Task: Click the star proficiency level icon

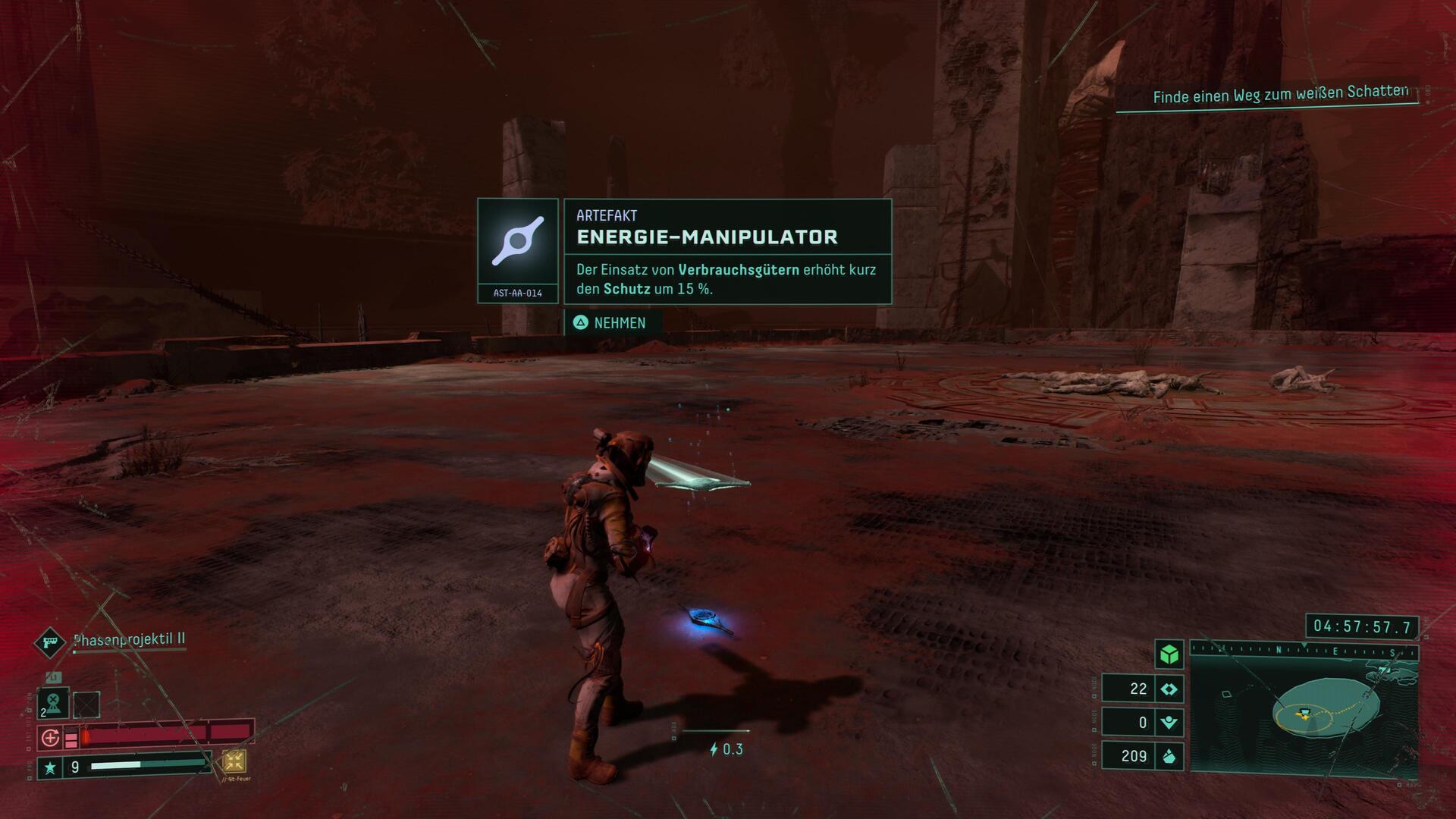Action: 50,768
